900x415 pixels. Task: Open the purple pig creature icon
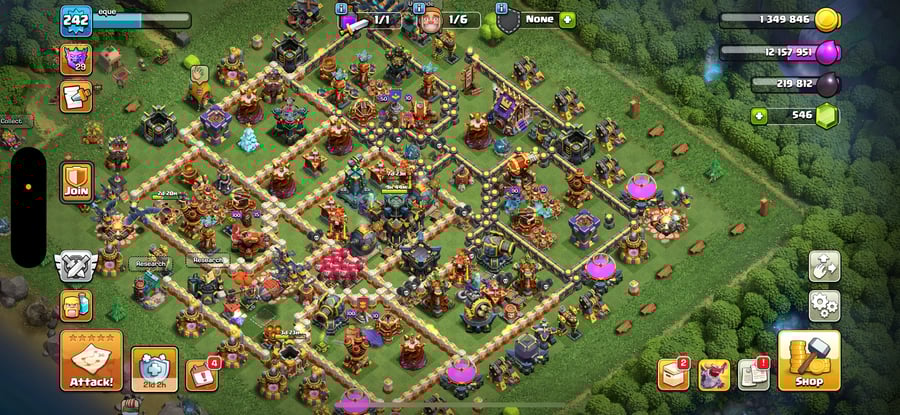(712, 374)
